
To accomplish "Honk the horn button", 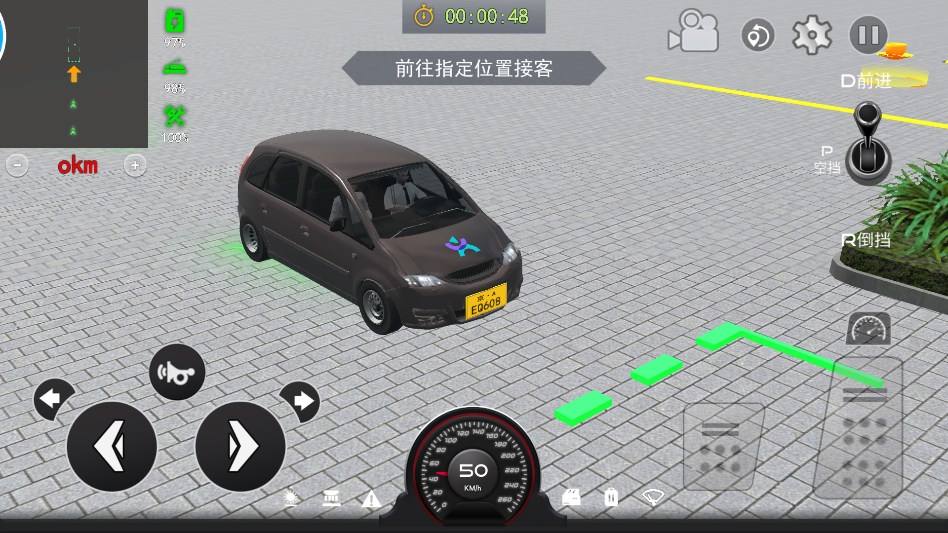I will coord(177,372).
